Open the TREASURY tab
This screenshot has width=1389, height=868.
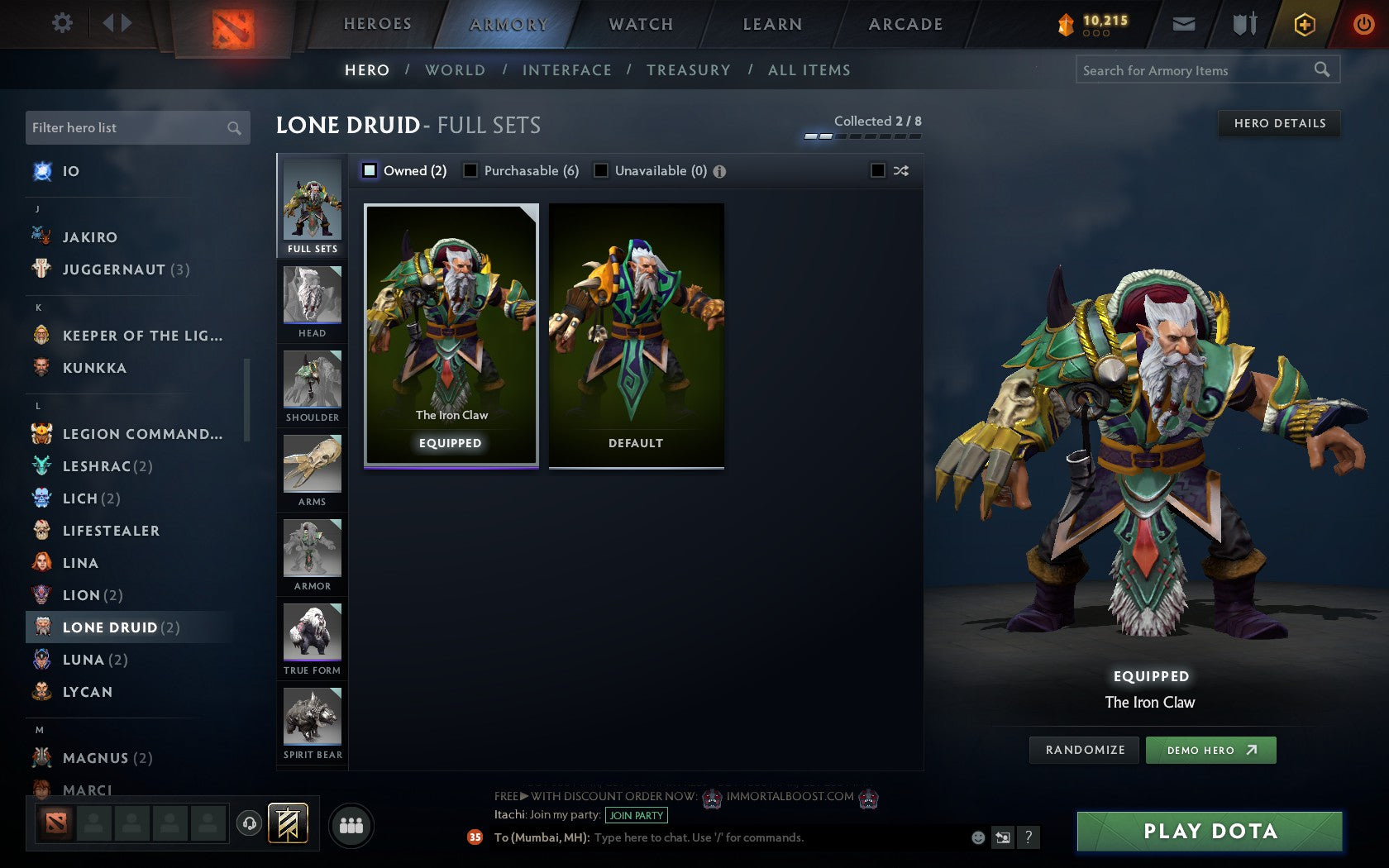(x=690, y=70)
